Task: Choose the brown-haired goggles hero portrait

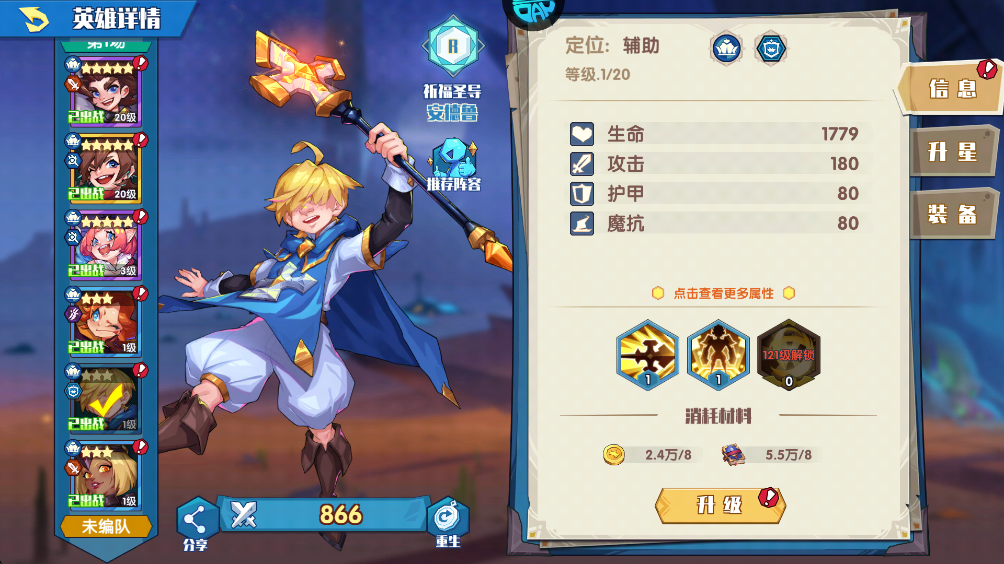Action: coord(103,168)
